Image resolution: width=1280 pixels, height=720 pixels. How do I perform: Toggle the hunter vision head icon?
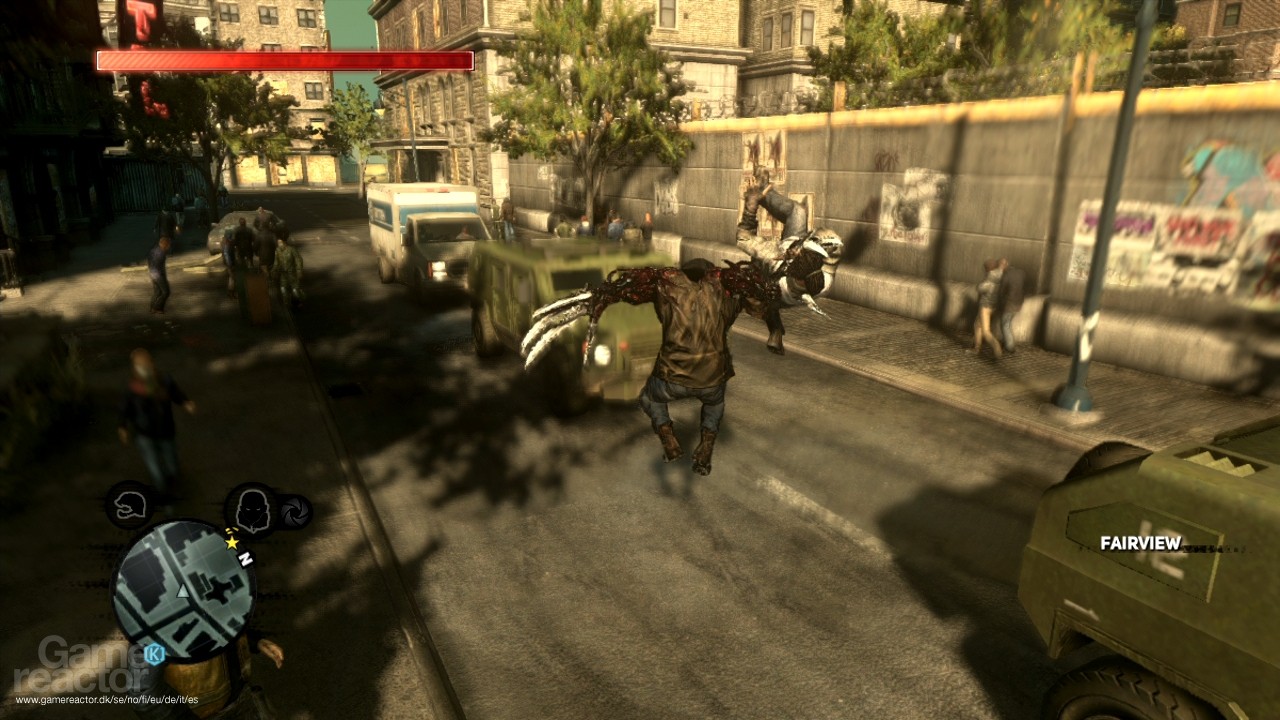pos(253,510)
